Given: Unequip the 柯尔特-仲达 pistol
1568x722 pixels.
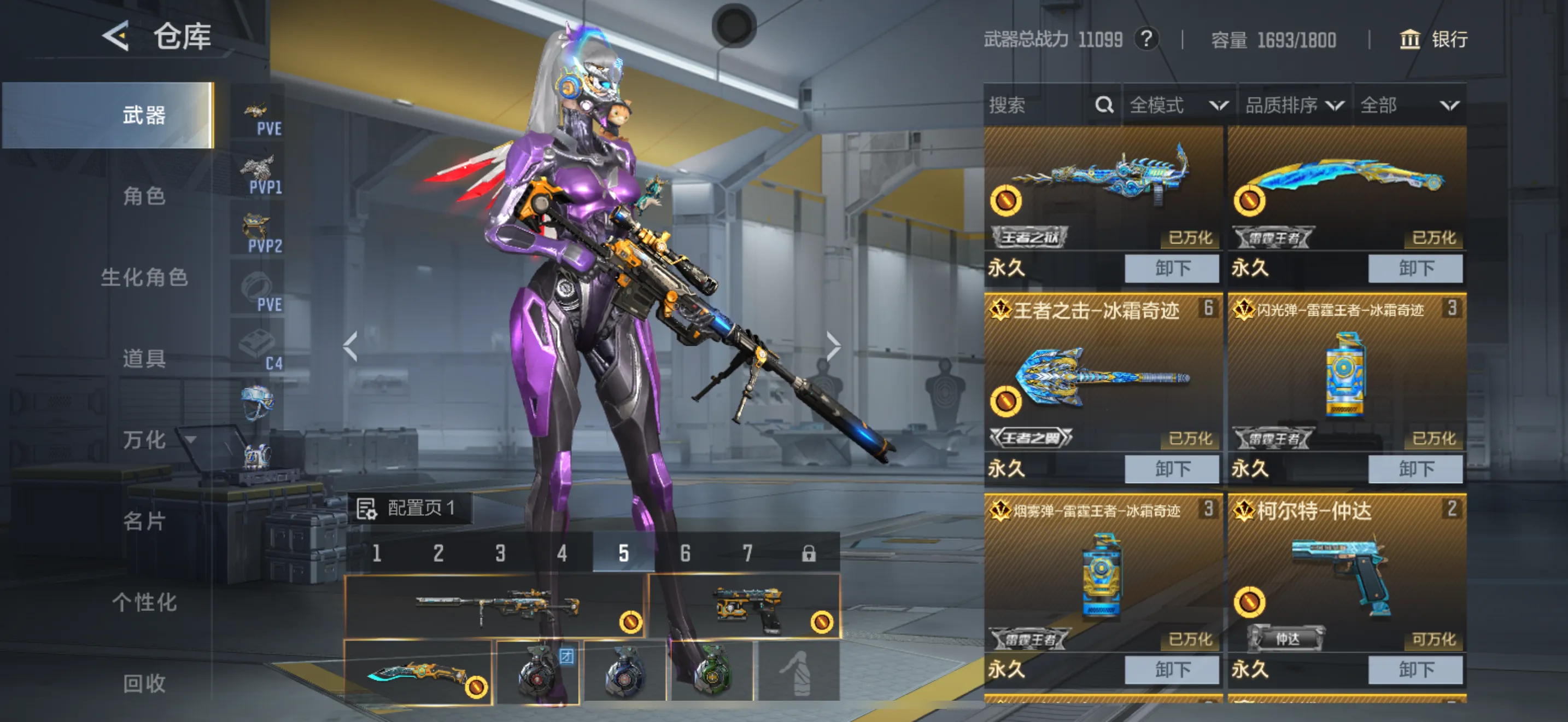Looking at the screenshot, I should pos(1415,669).
